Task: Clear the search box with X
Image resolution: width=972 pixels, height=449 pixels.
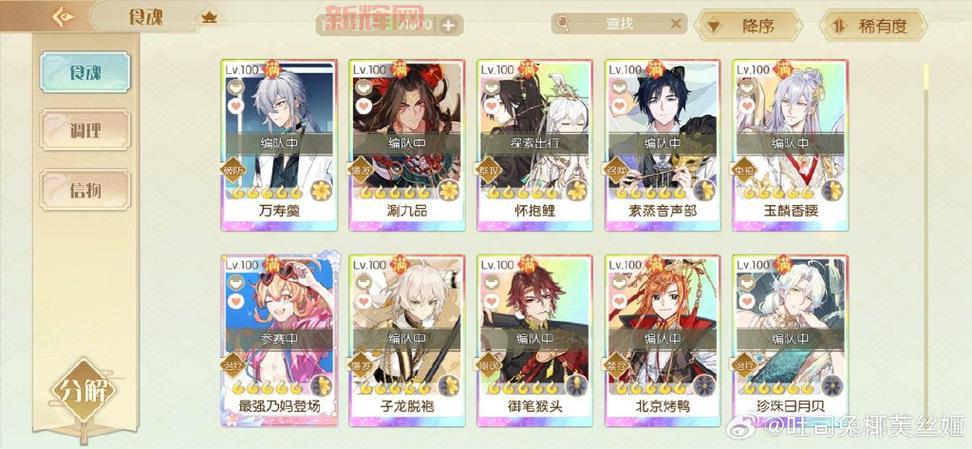Action: [x=676, y=25]
